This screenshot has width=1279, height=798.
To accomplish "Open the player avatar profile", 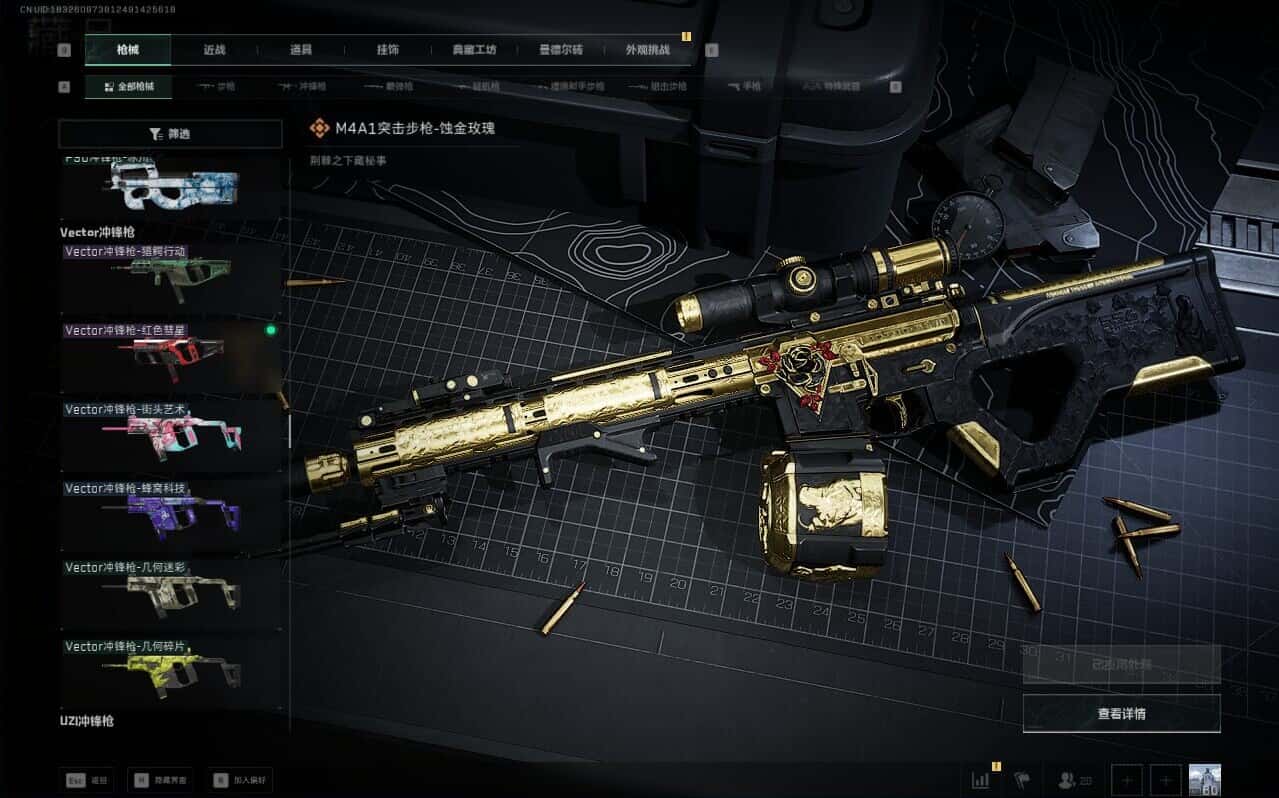I will [x=1205, y=780].
